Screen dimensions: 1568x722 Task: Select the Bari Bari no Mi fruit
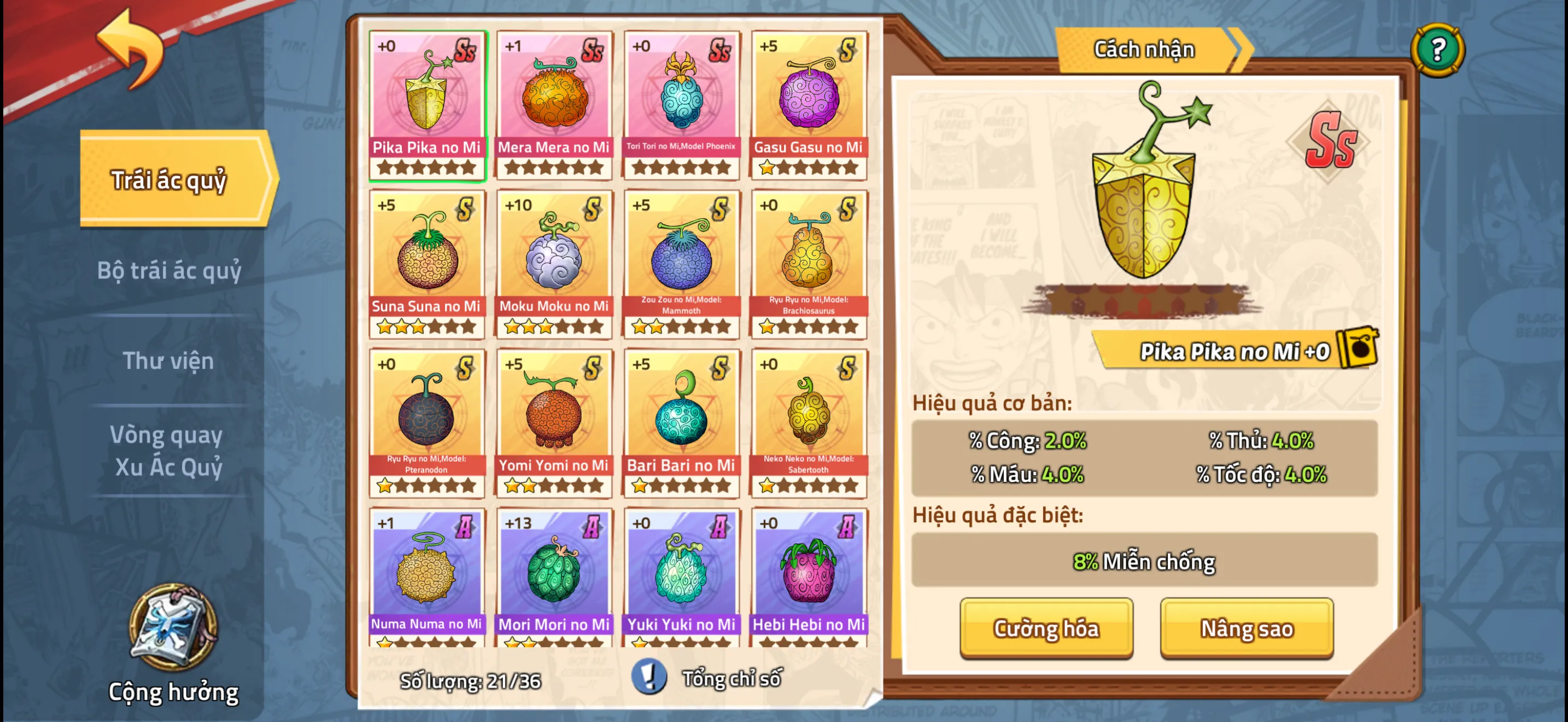[681, 422]
